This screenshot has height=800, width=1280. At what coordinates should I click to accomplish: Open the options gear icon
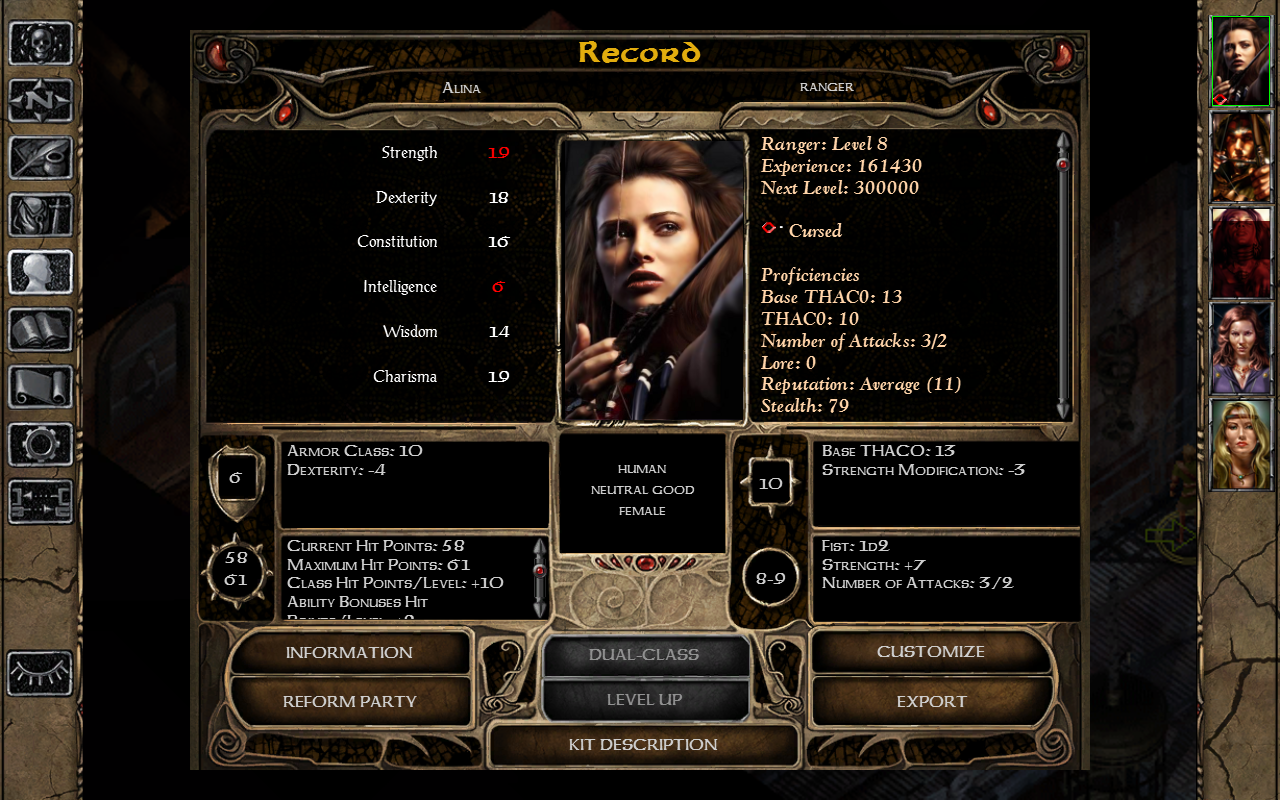pyautogui.click(x=41, y=443)
